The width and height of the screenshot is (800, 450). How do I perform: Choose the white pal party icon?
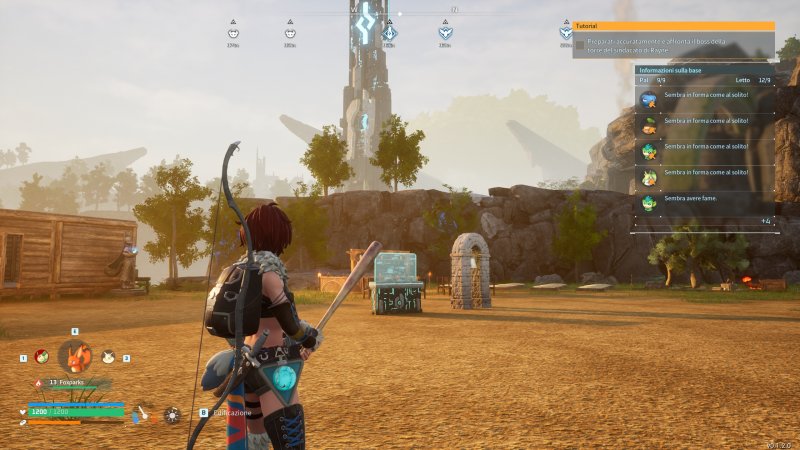[x=108, y=356]
